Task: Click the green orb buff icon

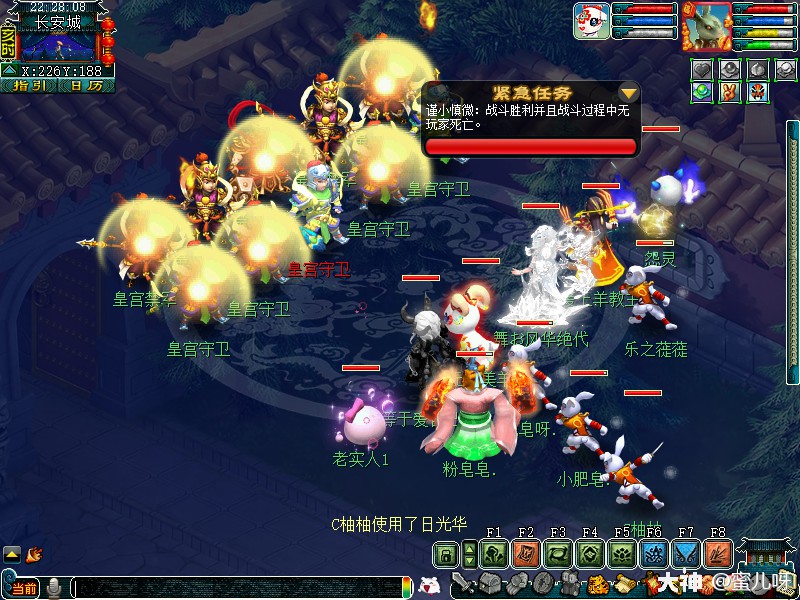Action: (x=703, y=91)
